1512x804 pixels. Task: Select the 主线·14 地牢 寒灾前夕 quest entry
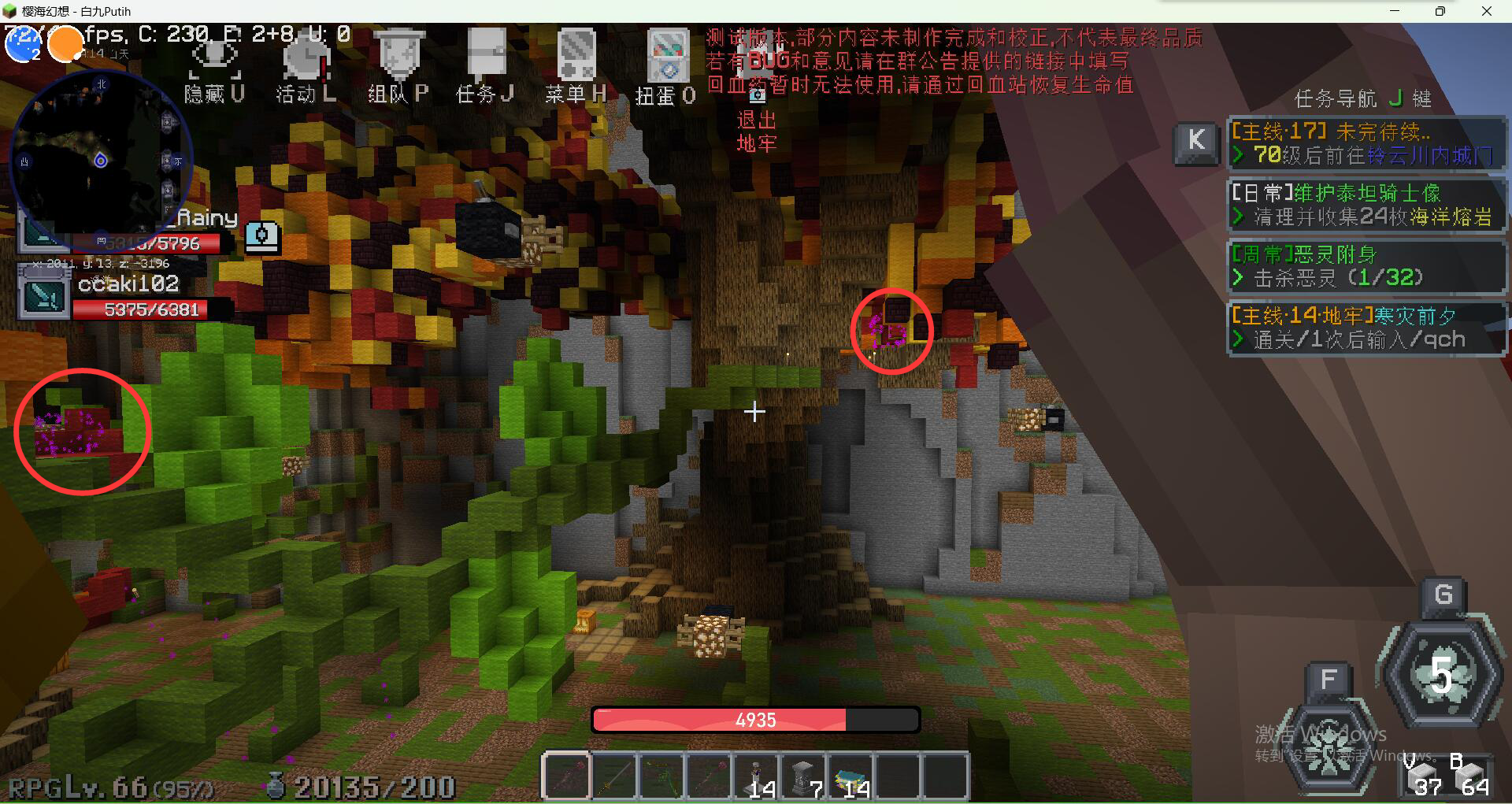(1366, 328)
